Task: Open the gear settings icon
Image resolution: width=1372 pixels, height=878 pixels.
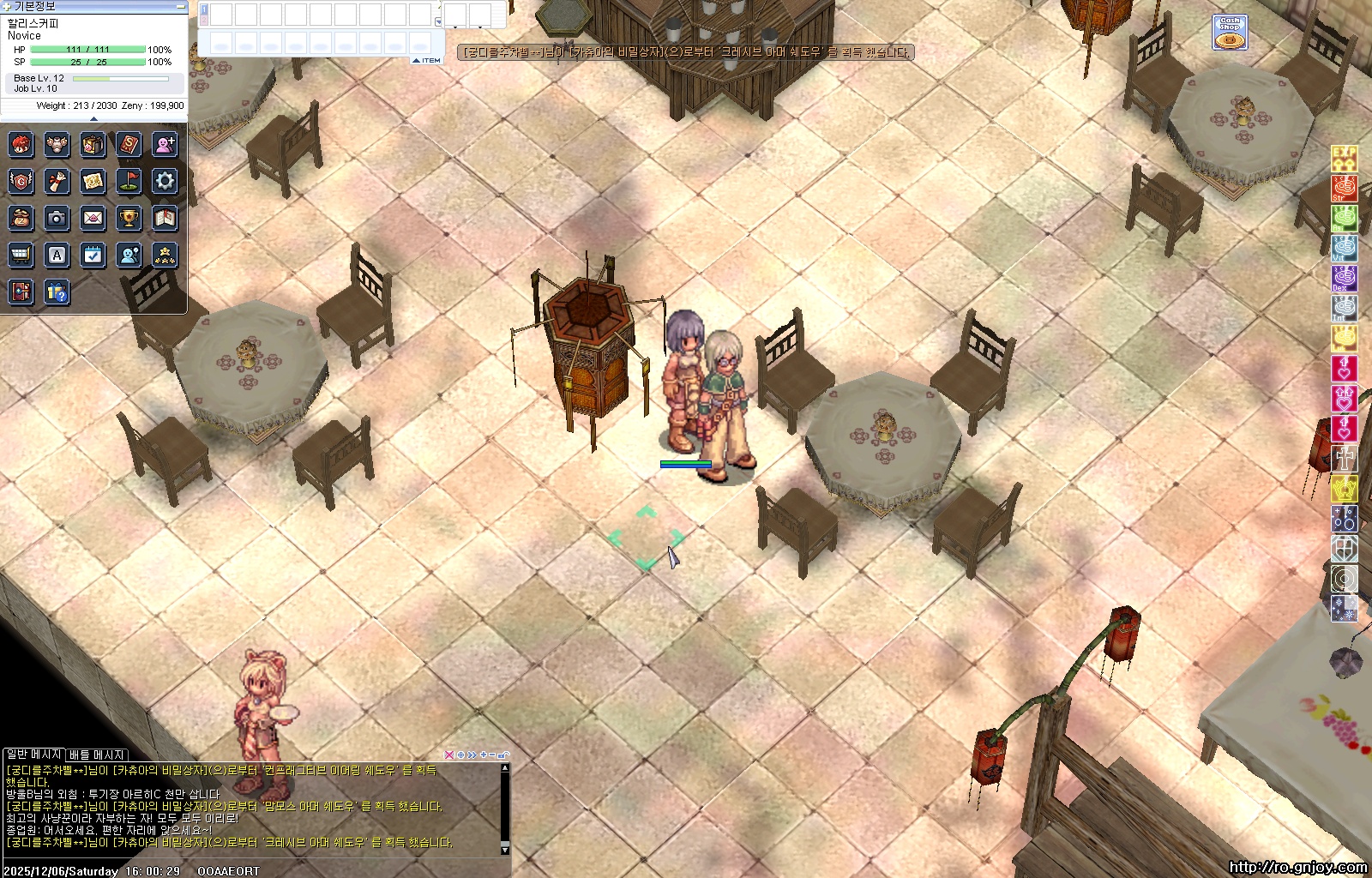Action: pos(165,181)
